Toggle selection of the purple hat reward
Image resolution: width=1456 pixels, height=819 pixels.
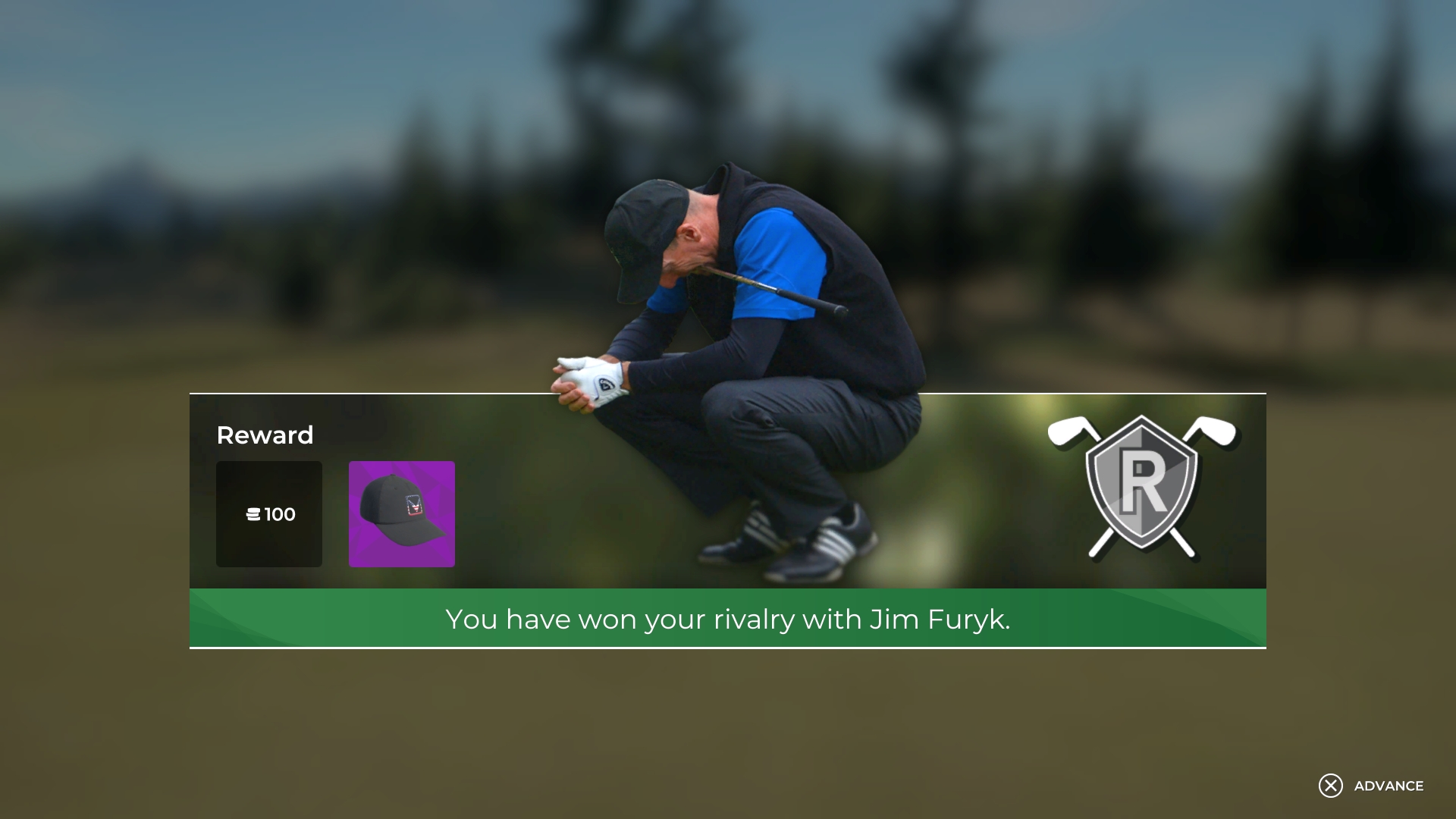click(x=402, y=514)
